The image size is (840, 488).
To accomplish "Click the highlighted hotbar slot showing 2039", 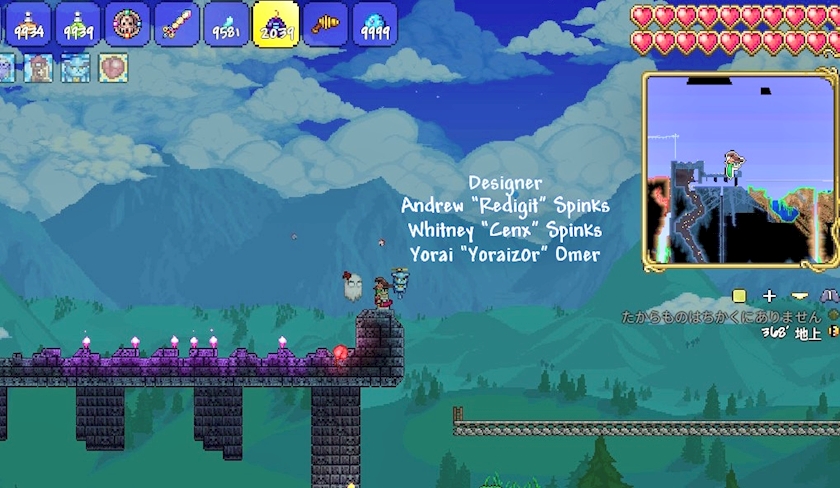I will pos(276,24).
